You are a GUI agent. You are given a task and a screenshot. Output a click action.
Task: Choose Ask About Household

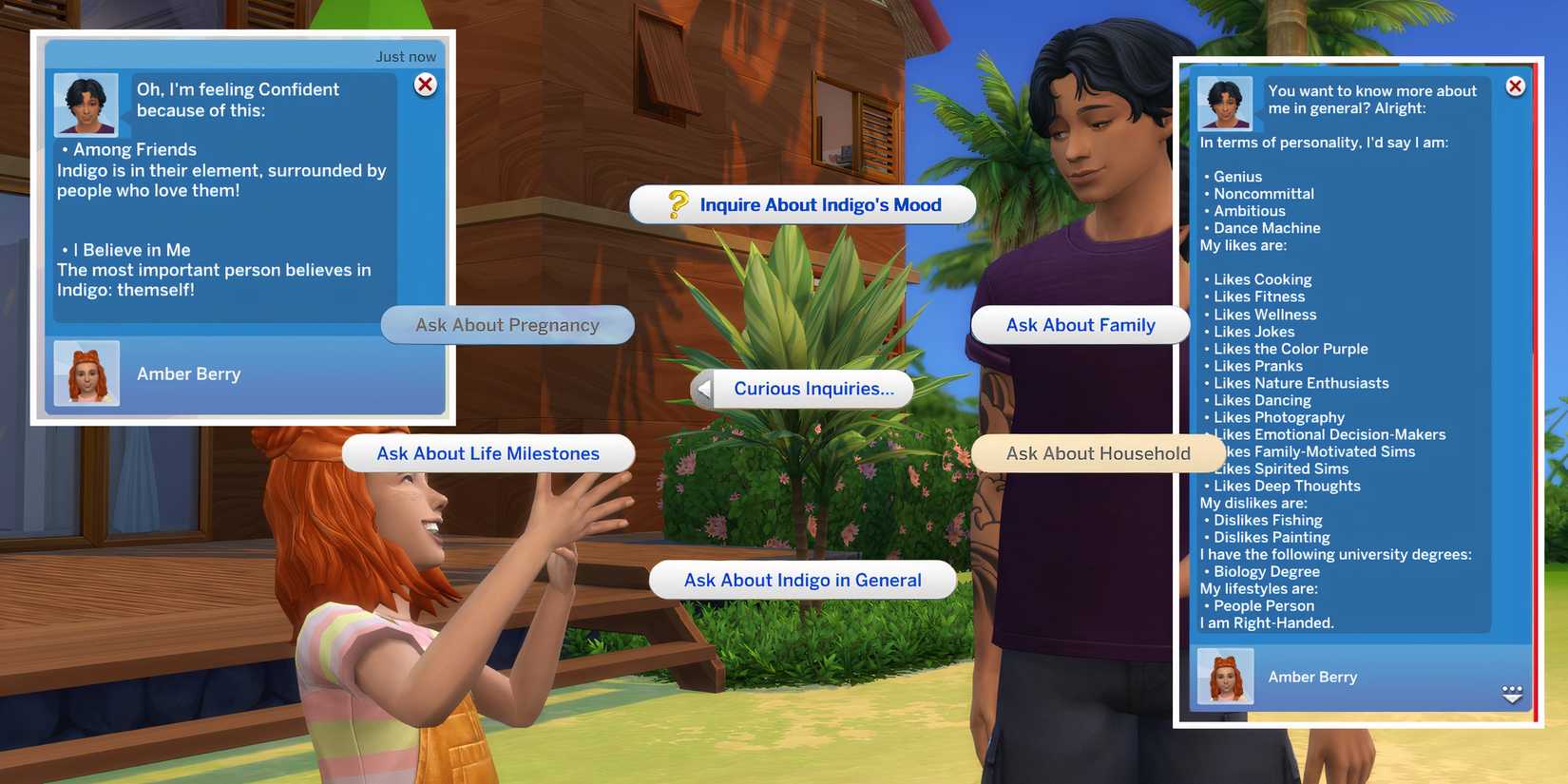coord(1098,453)
